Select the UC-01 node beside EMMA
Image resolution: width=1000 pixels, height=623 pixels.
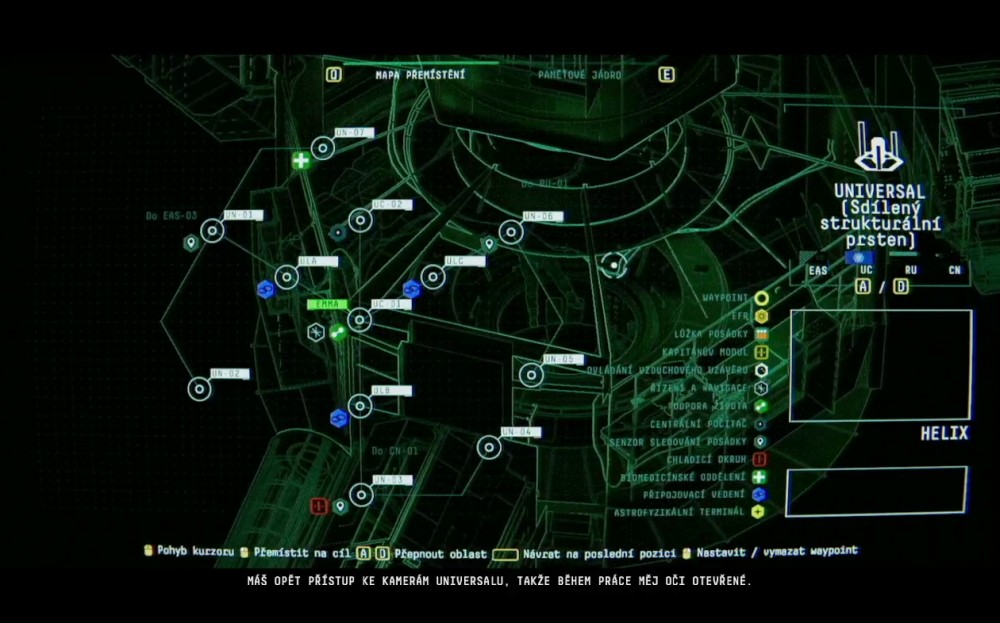[360, 320]
